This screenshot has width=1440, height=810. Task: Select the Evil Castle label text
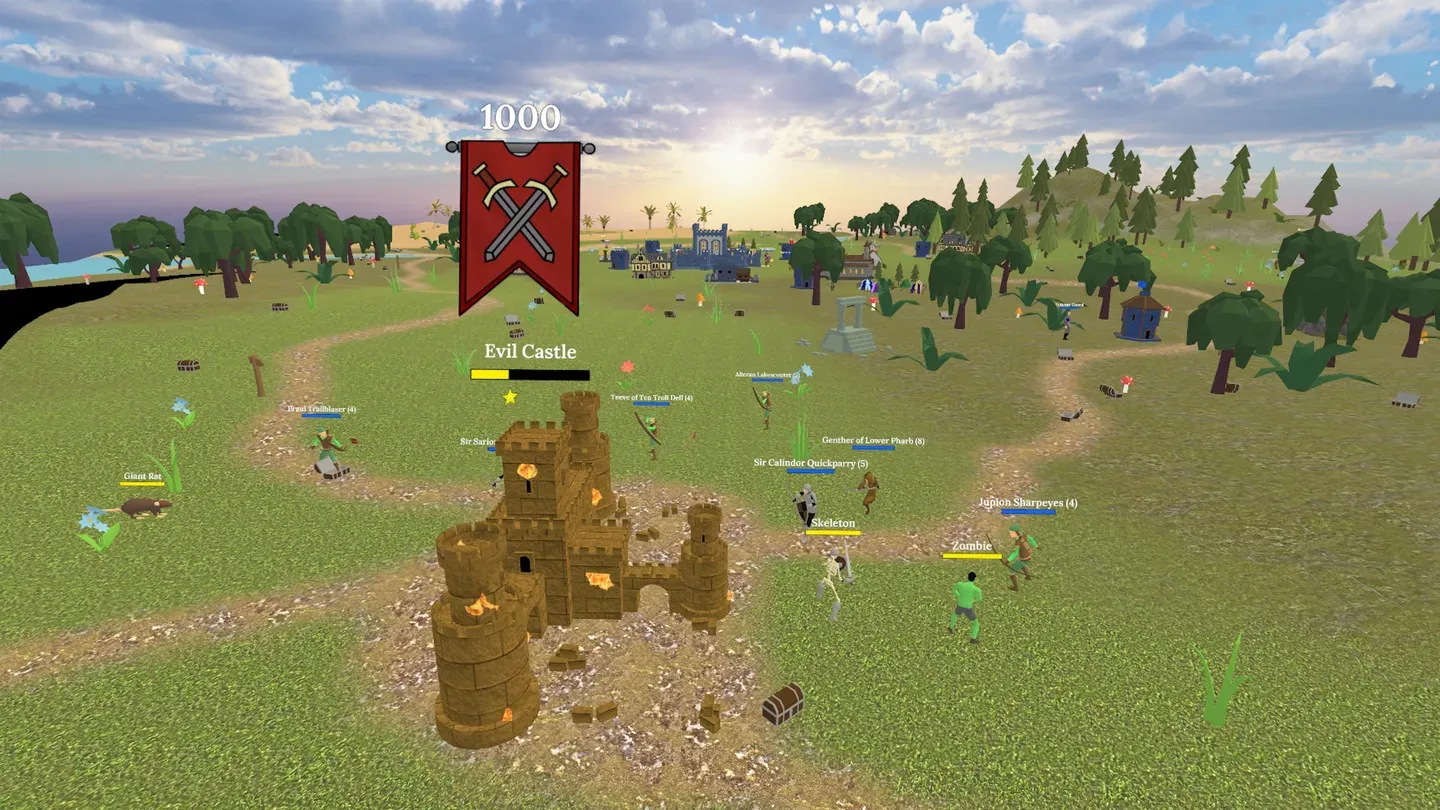[x=528, y=351]
